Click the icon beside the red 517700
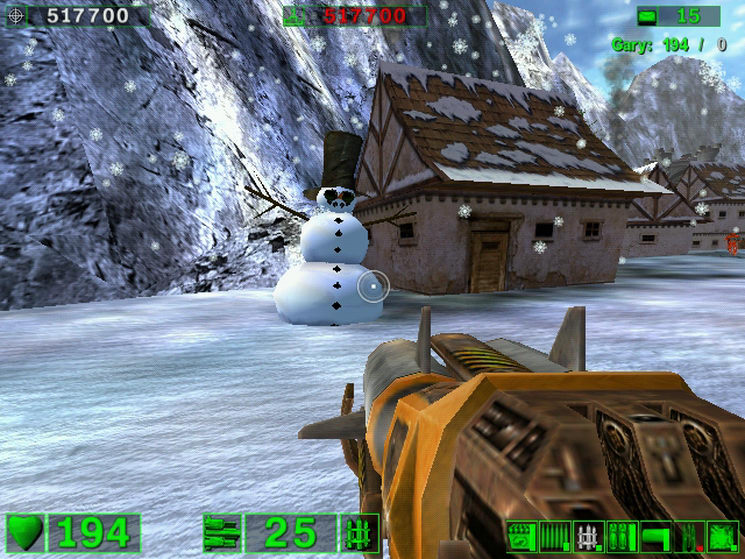 click(x=295, y=16)
